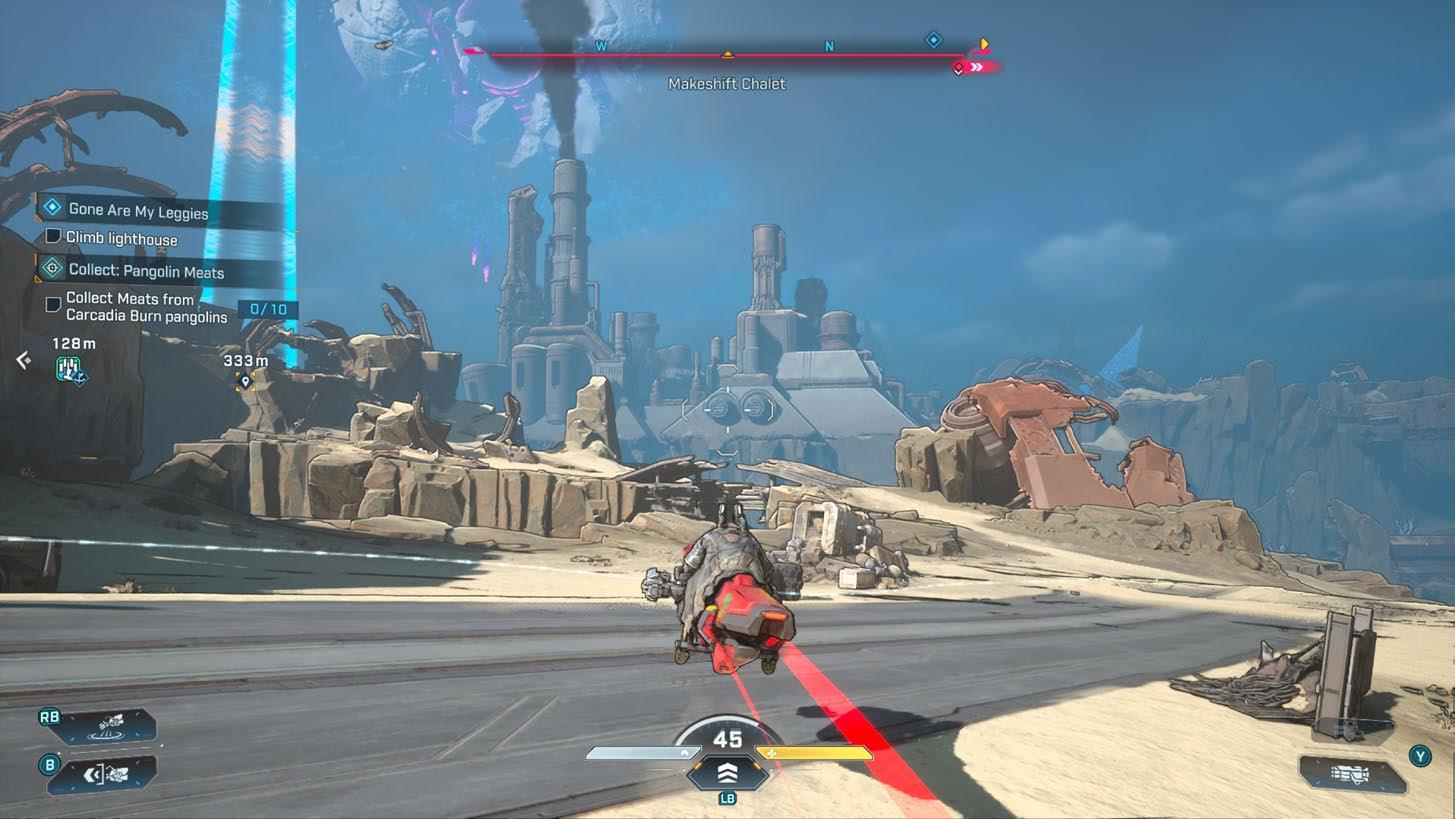Click the orange triangle marker on the compass
Viewport: 1455px width, 819px height.
[728, 54]
